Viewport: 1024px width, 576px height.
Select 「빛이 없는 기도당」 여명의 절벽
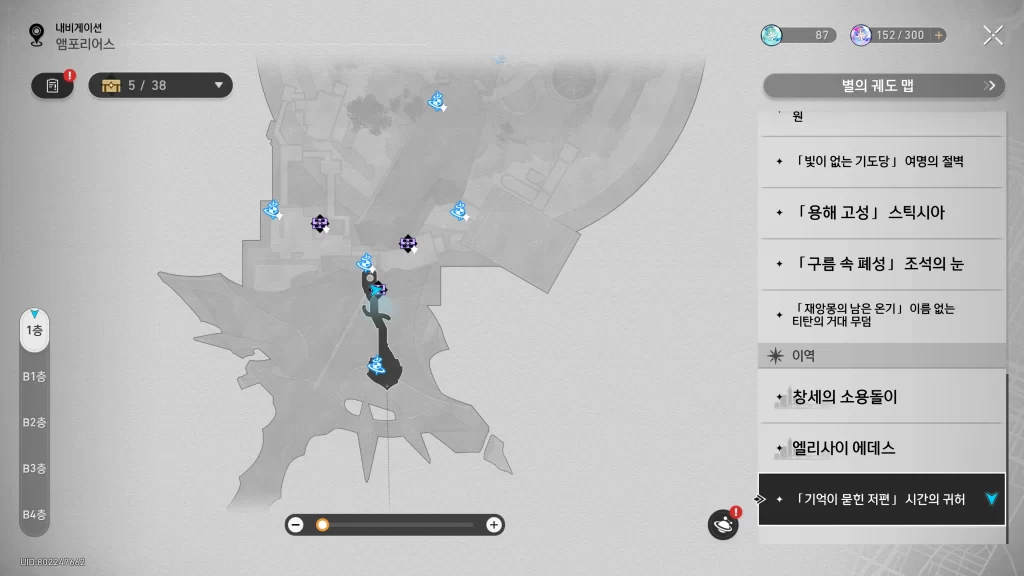click(x=880, y=162)
